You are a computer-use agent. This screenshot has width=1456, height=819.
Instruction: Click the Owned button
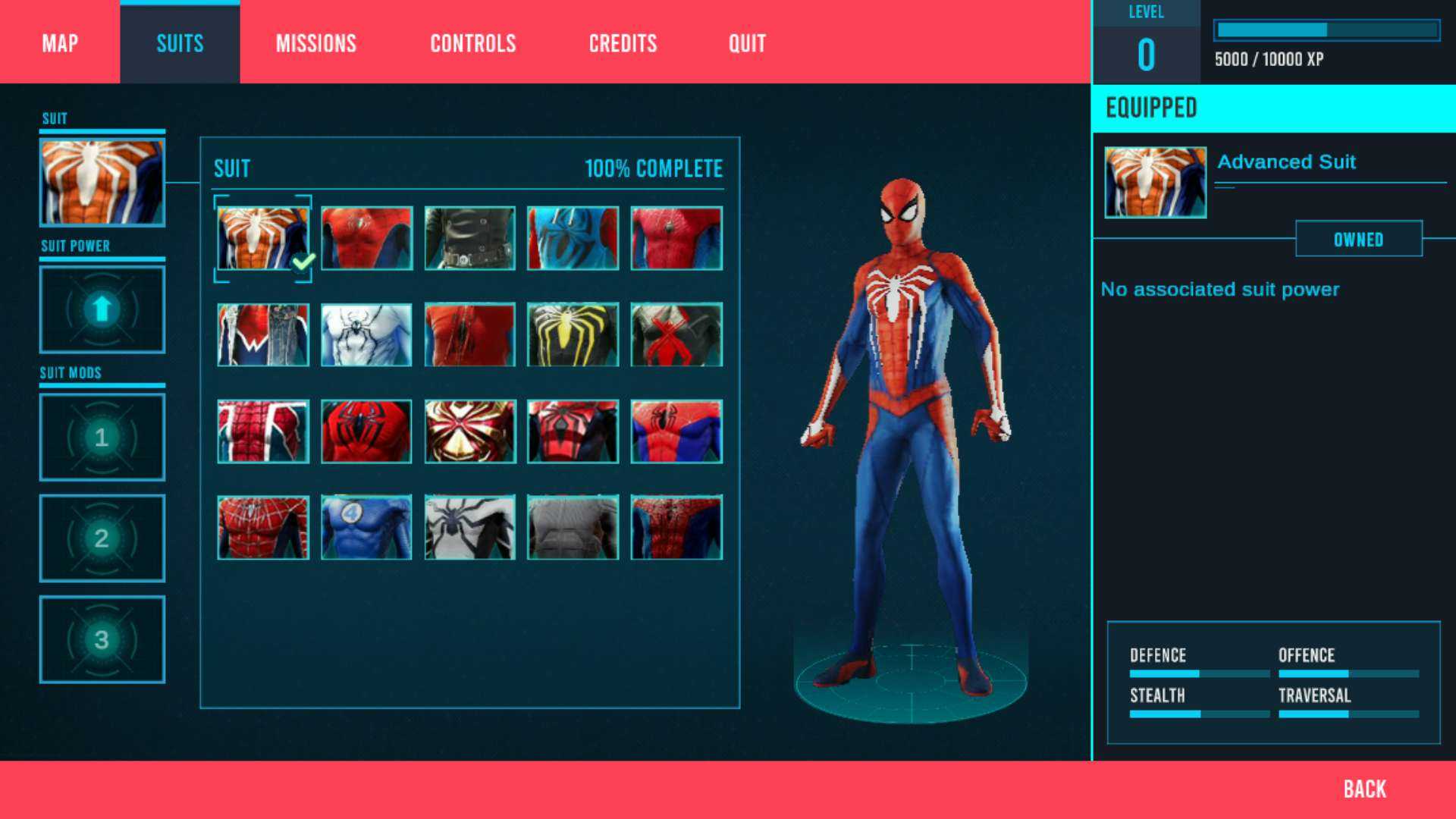[x=1358, y=240]
